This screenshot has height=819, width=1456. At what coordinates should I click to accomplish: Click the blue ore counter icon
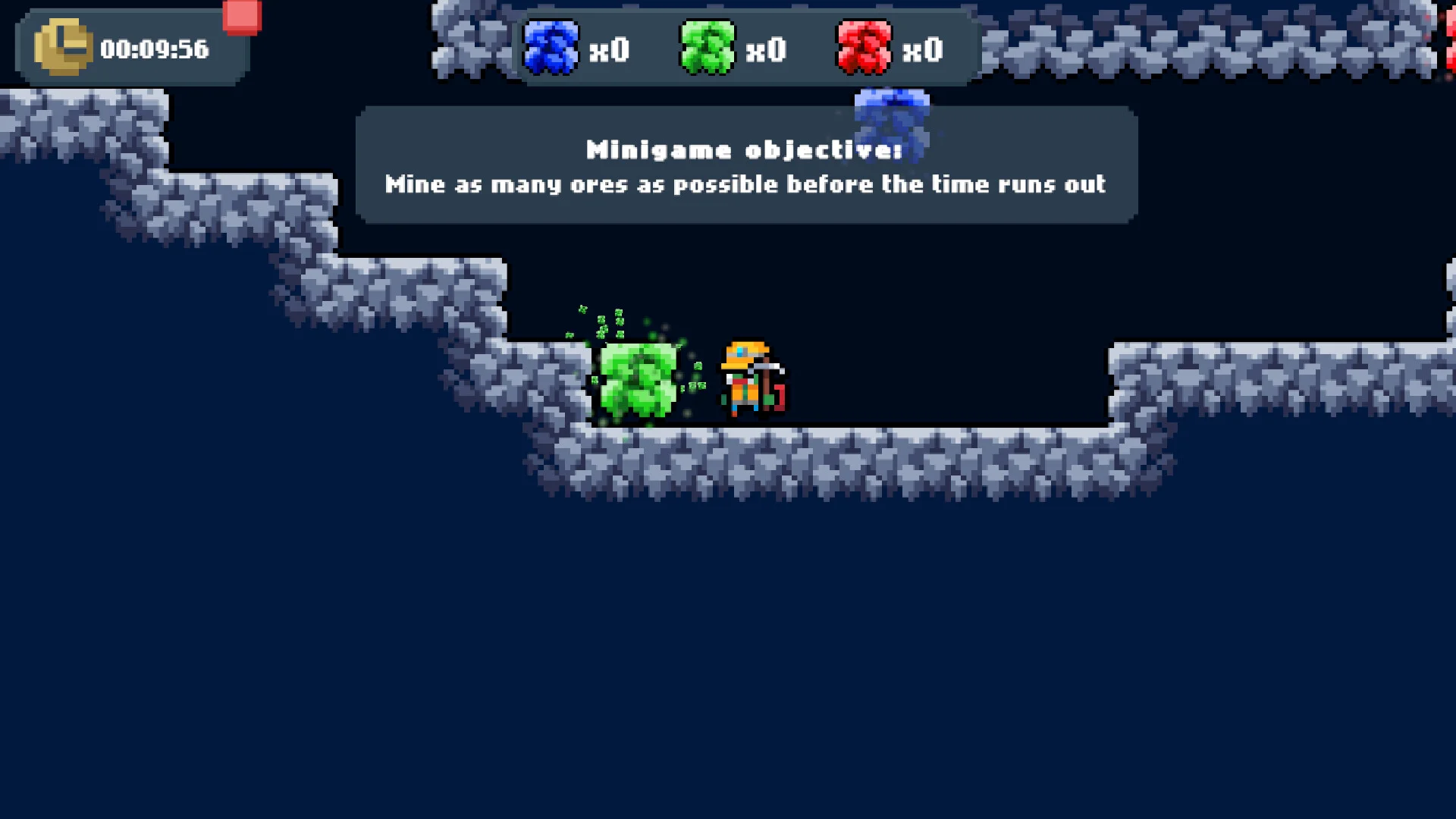(551, 48)
